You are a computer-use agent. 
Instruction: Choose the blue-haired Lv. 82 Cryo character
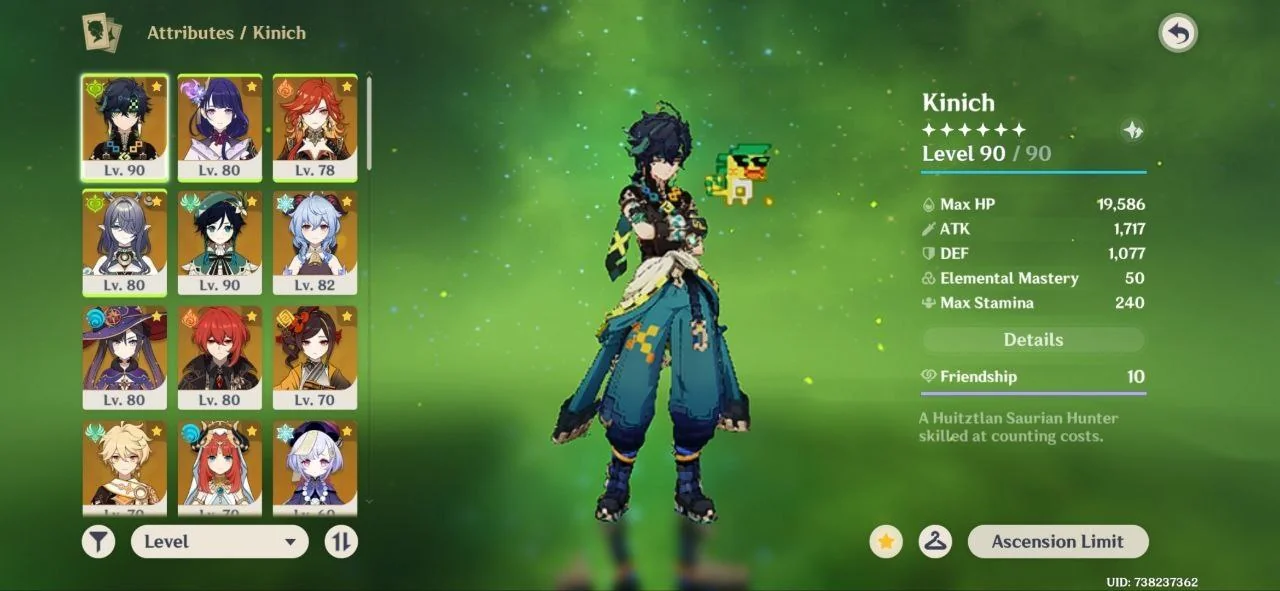(x=315, y=242)
